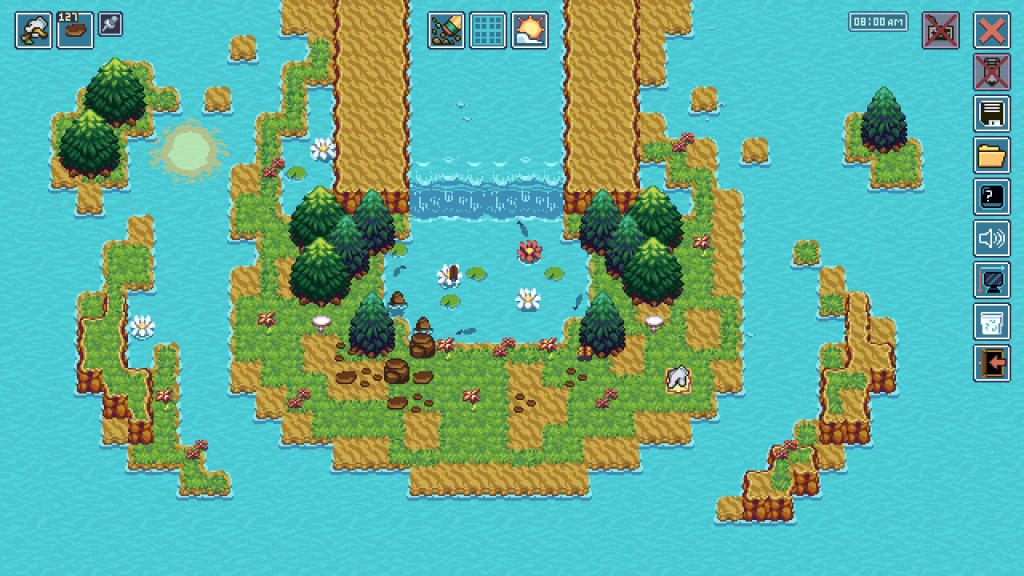Viewport: 1024px width, 576px height.
Task: Toggle the grid overlay button
Action: point(488,30)
